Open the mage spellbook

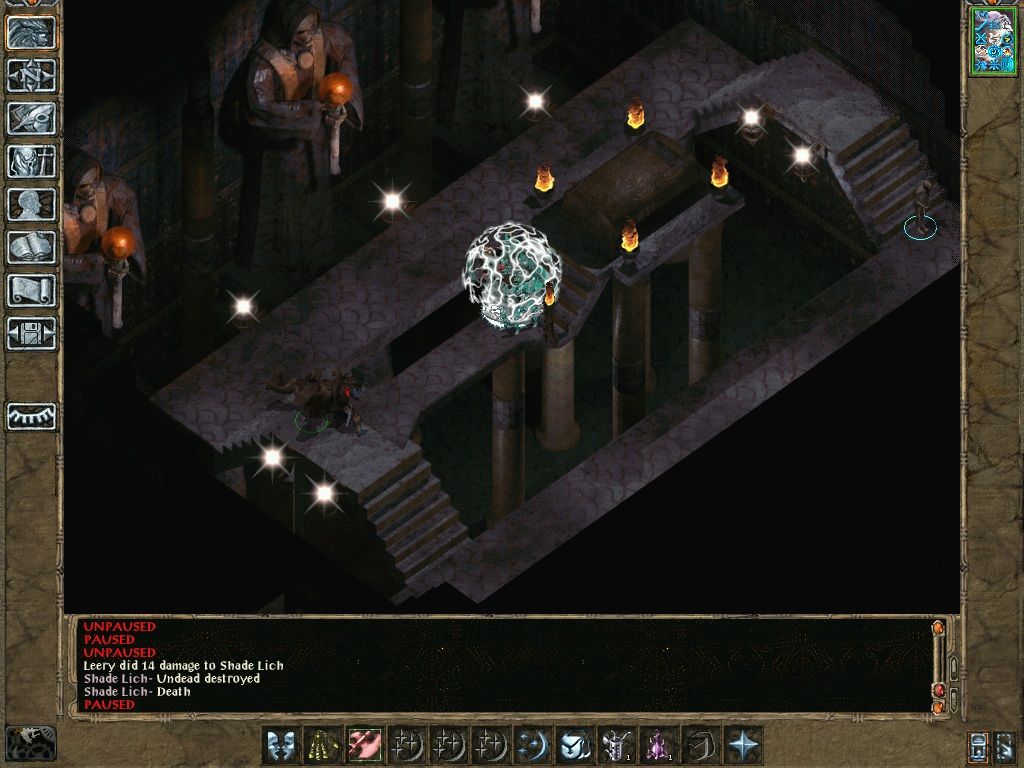point(32,247)
